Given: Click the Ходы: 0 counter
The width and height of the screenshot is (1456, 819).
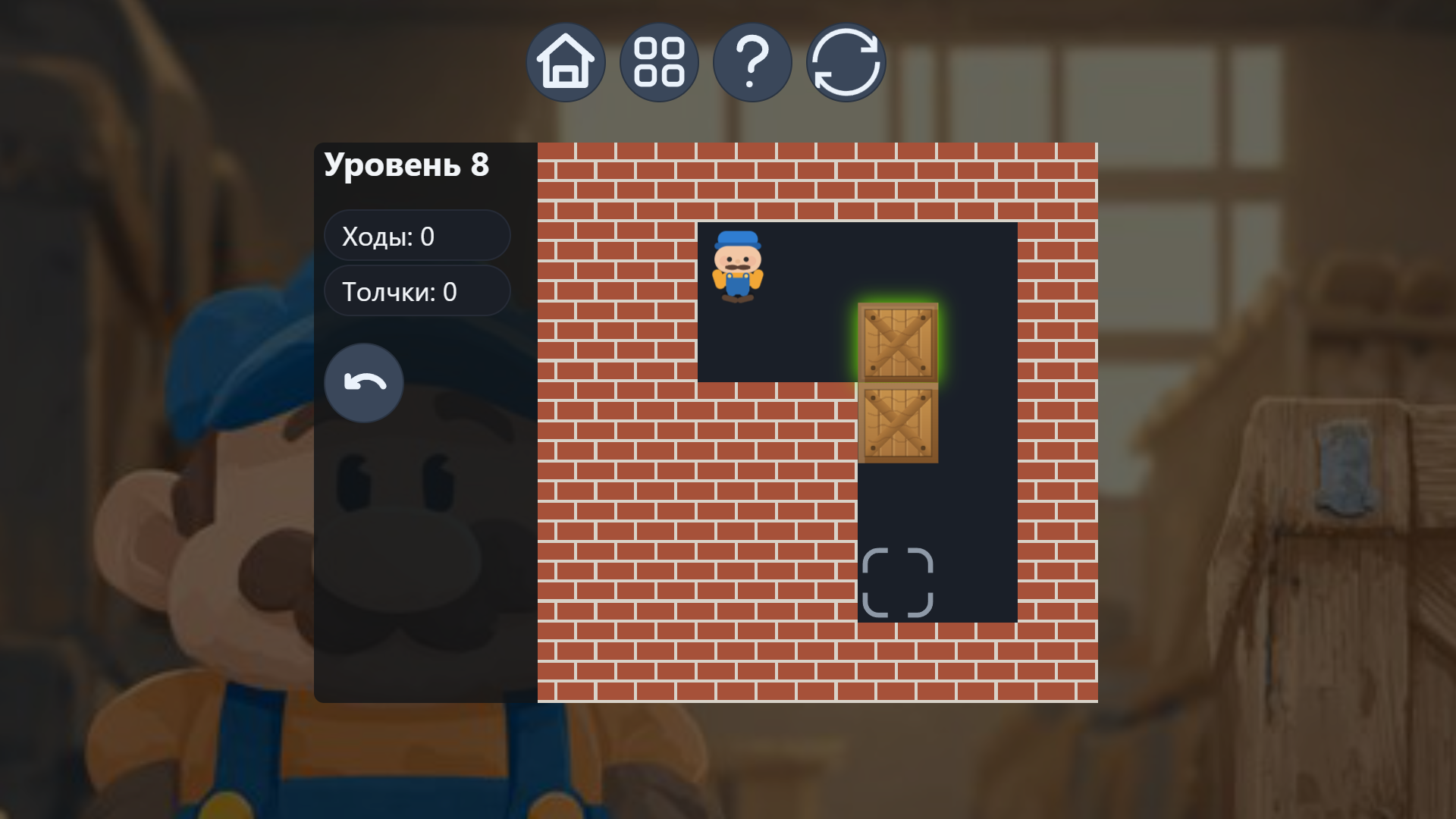Looking at the screenshot, I should 417,235.
